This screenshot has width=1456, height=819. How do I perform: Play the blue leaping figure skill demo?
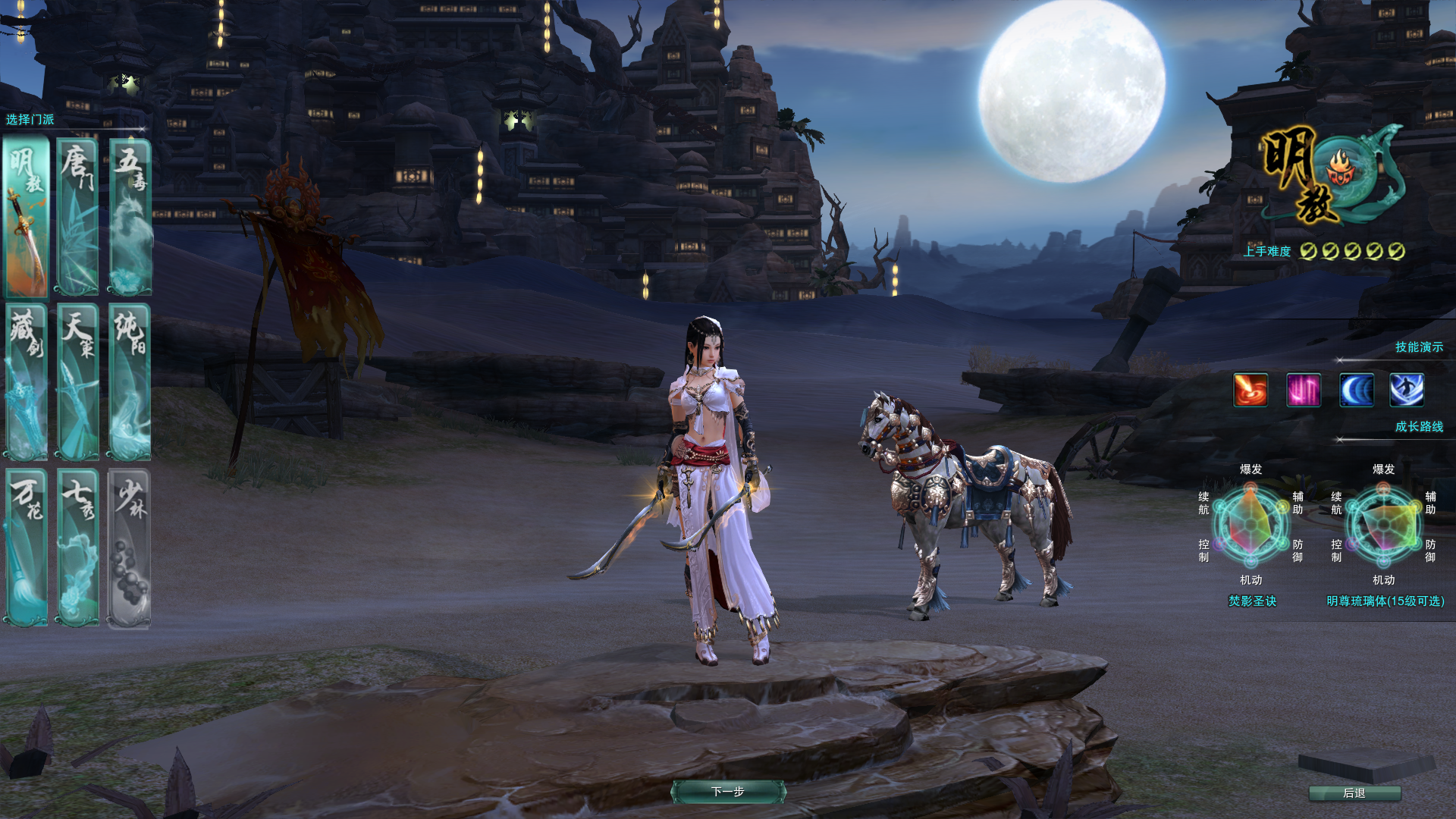pos(1407,390)
